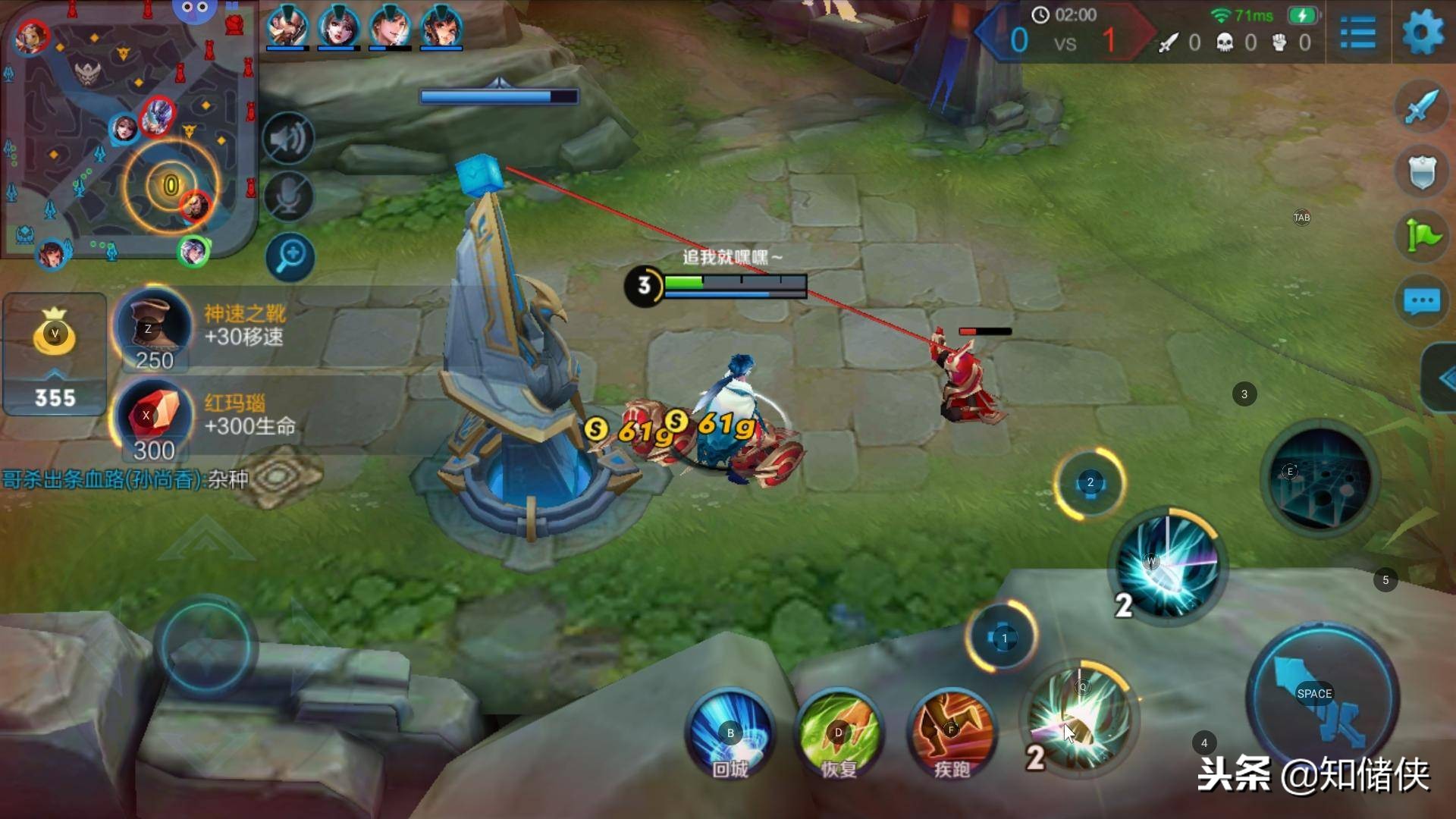Activate the 回城 recall spell
This screenshot has height=819, width=1456.
point(730,734)
